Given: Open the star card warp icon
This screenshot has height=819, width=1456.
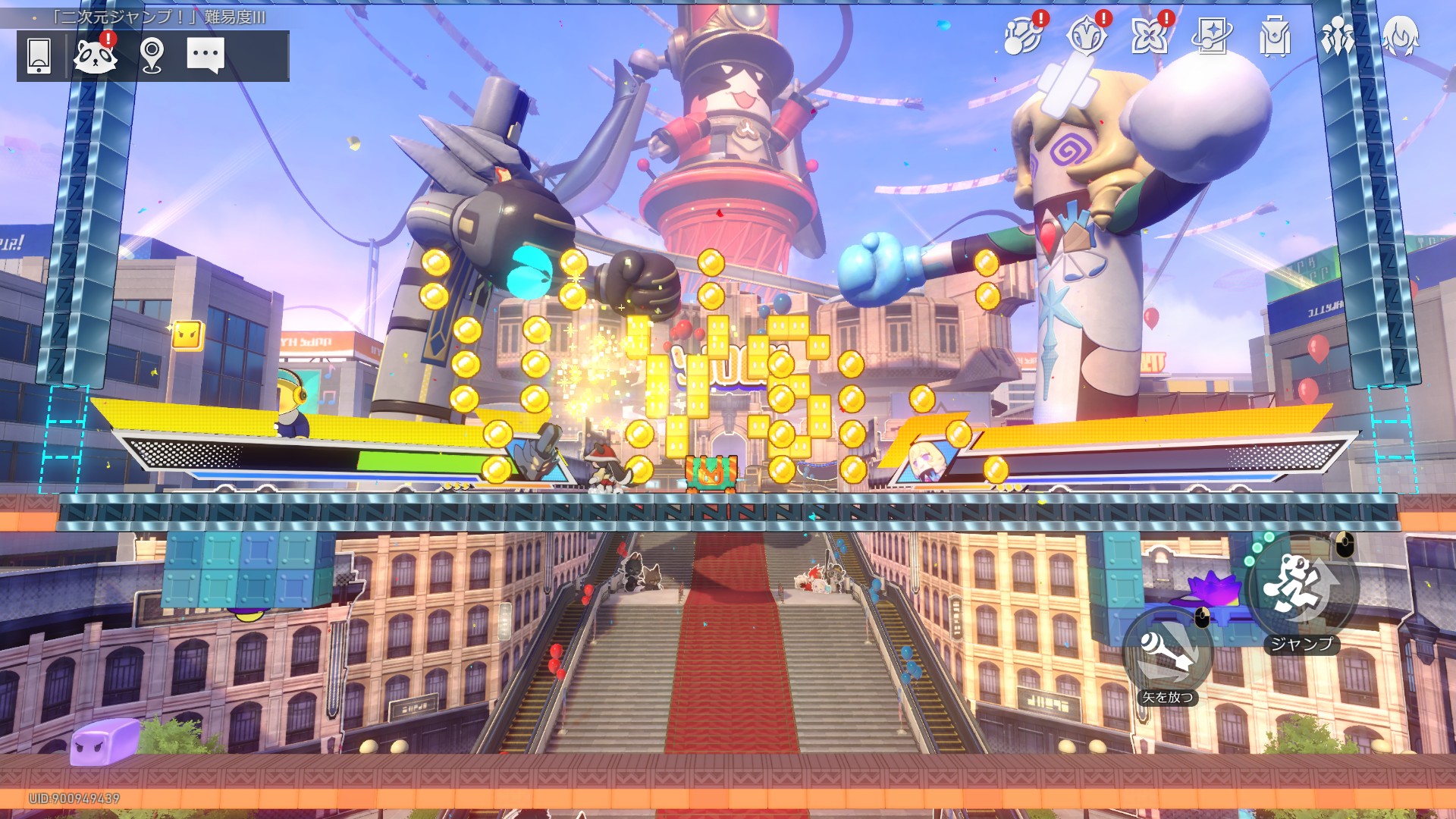Looking at the screenshot, I should tap(1211, 36).
